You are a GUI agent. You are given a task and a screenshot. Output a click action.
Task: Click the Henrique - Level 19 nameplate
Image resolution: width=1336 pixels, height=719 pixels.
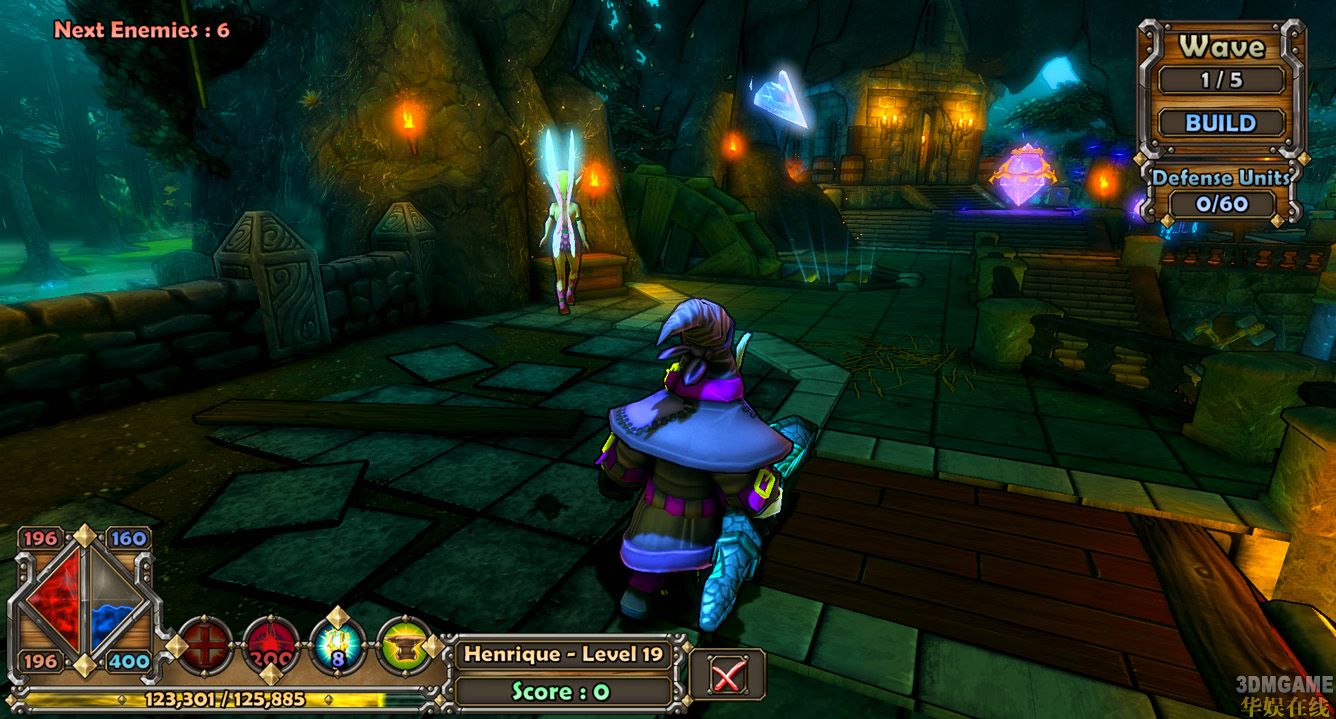562,655
